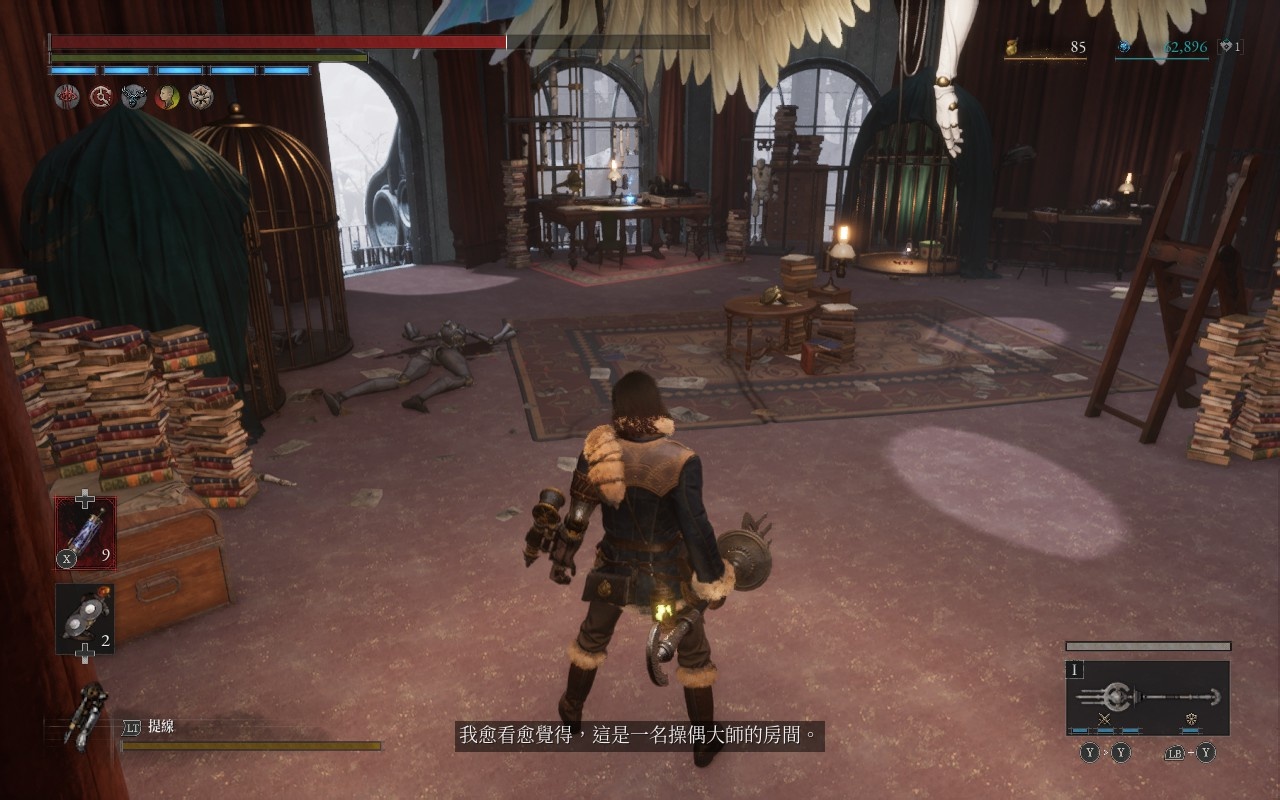
Task: Click the Puppet String legion arm icon
Action: click(x=87, y=715)
